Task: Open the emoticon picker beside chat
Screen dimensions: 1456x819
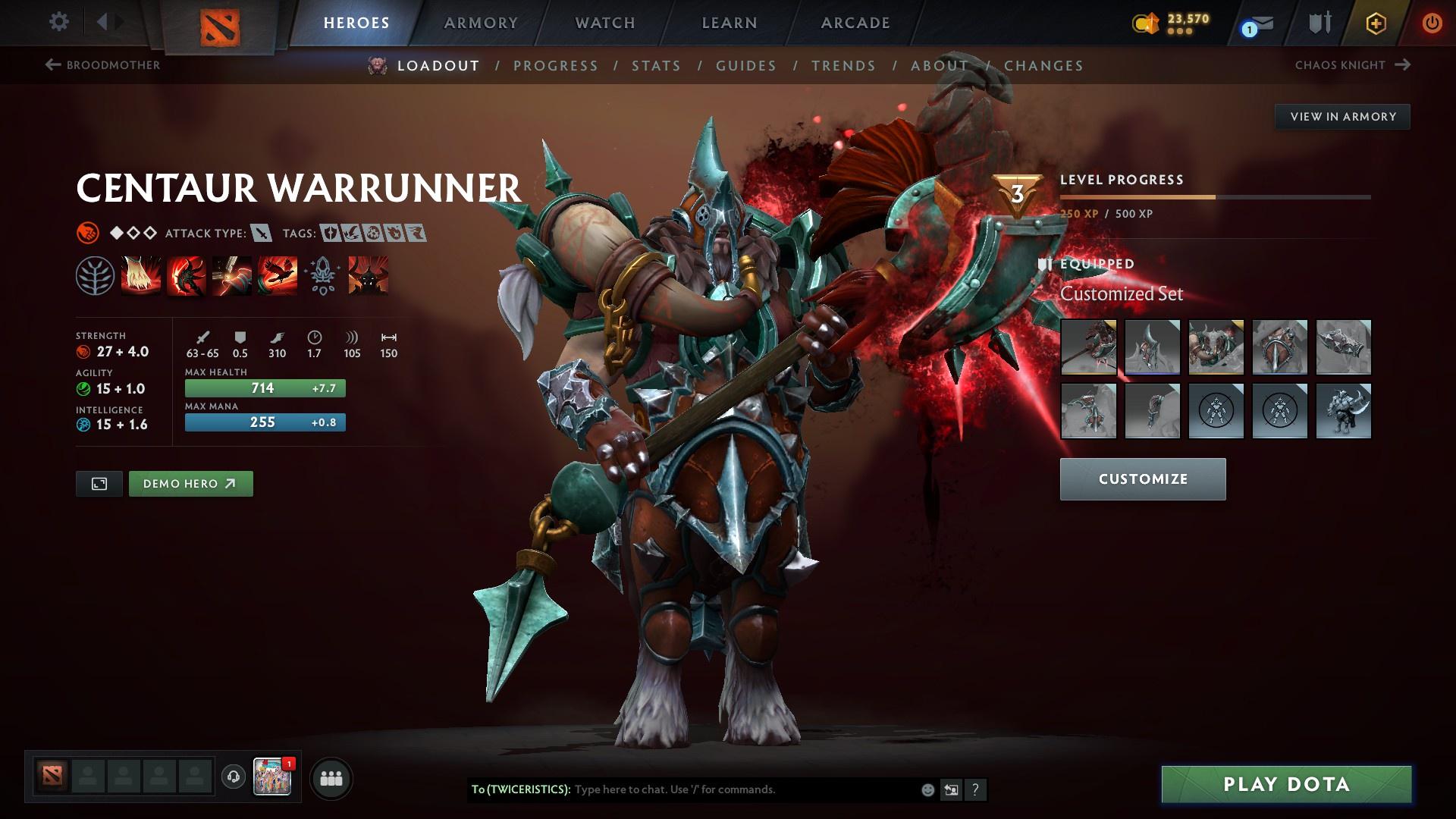Action: (x=927, y=789)
